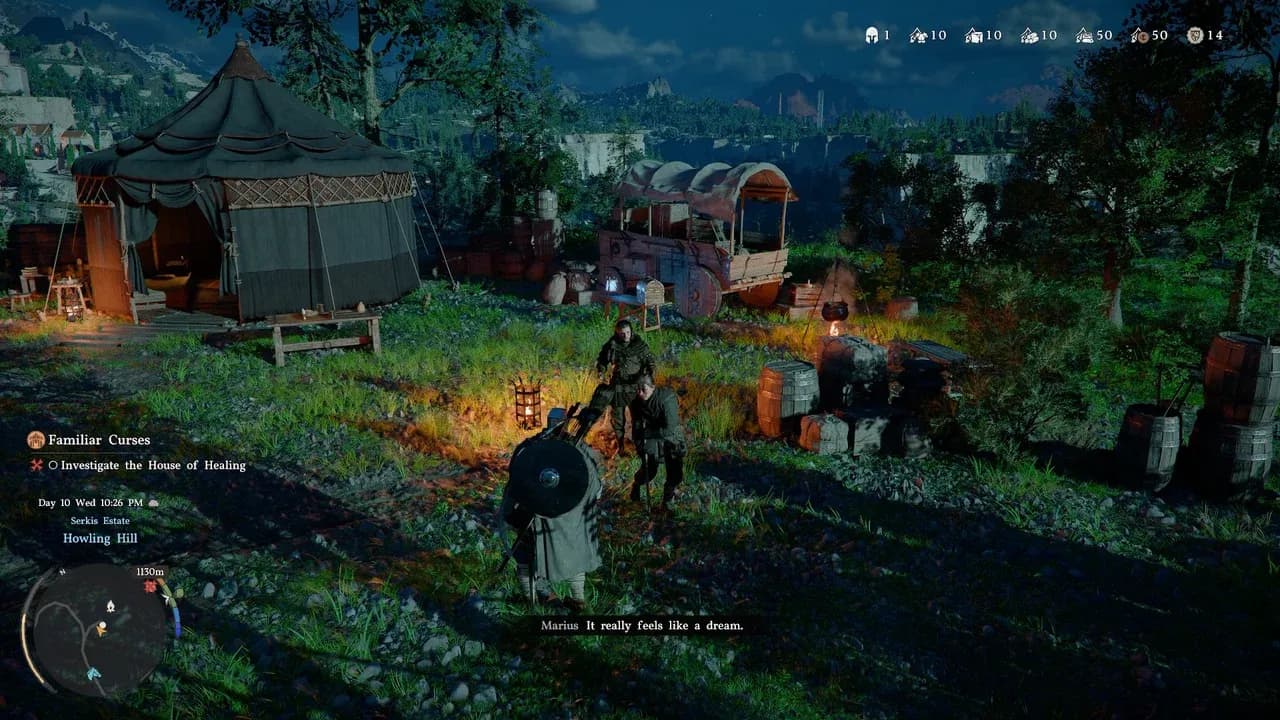Select the horse icon on the minimap
The height and width of the screenshot is (720, 1280).
coord(94,673)
